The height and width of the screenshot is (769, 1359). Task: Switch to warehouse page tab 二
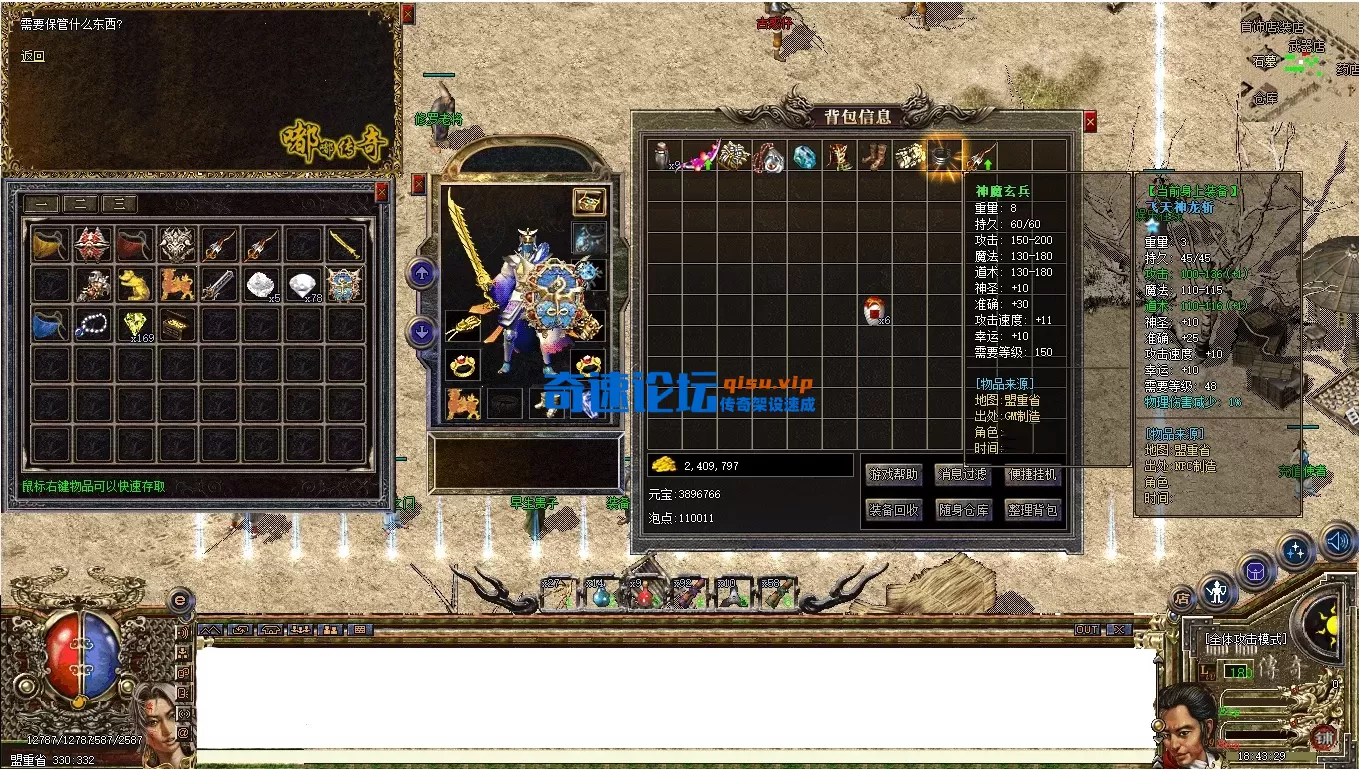(80, 204)
